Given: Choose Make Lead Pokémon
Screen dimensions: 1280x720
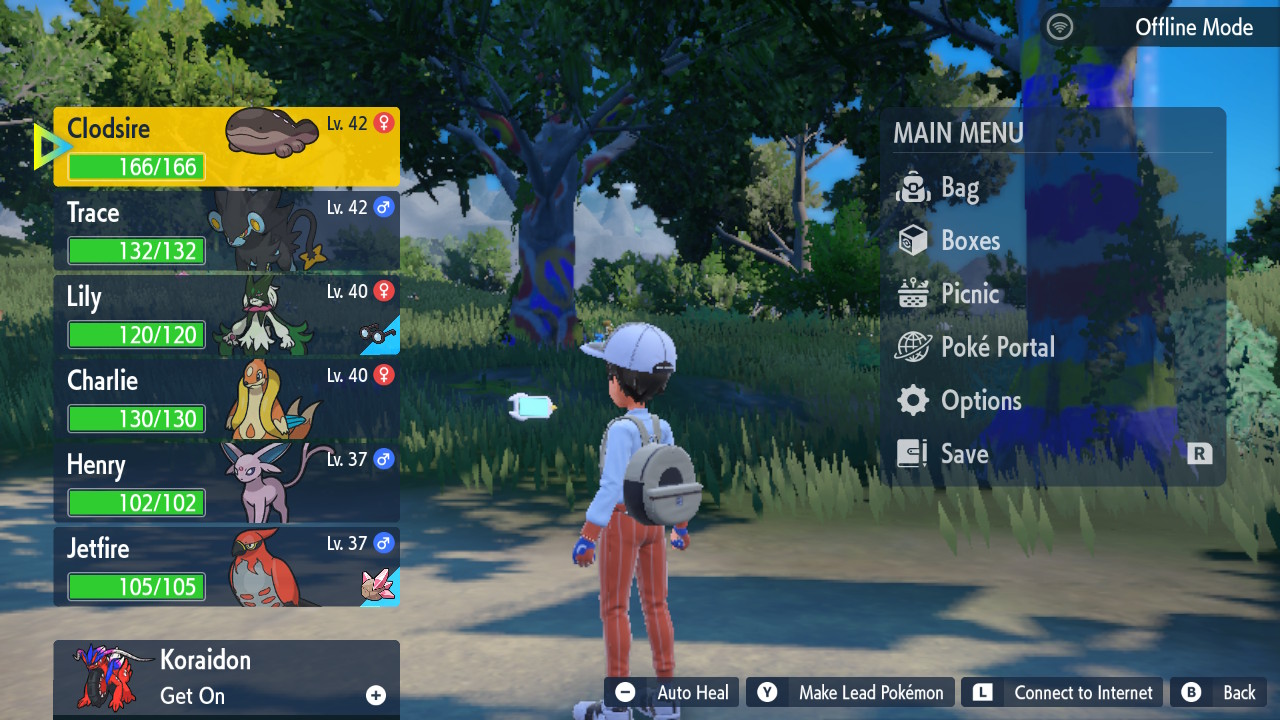Looking at the screenshot, I should [852, 692].
